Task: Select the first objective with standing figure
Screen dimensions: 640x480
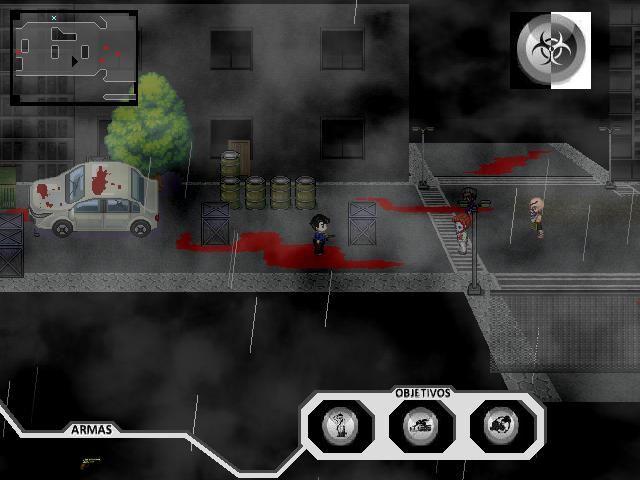Action: point(342,426)
